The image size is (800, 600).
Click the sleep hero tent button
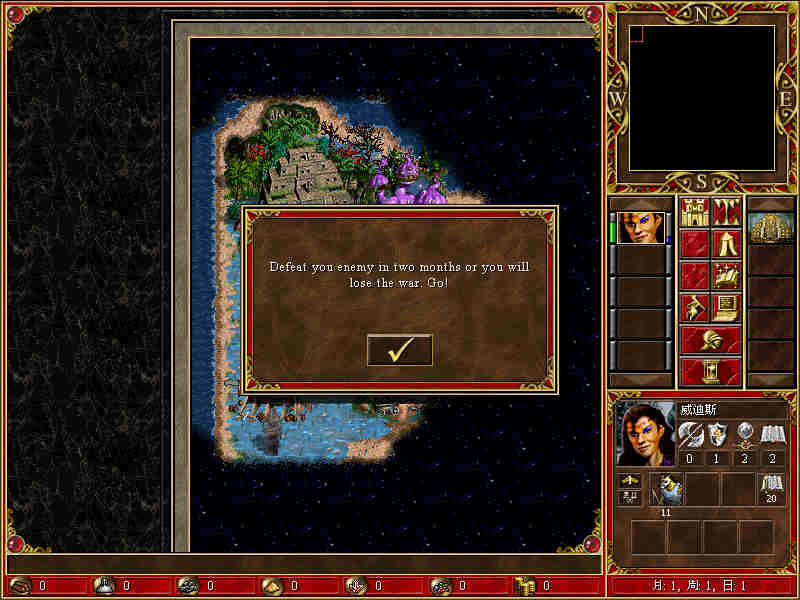point(726,243)
